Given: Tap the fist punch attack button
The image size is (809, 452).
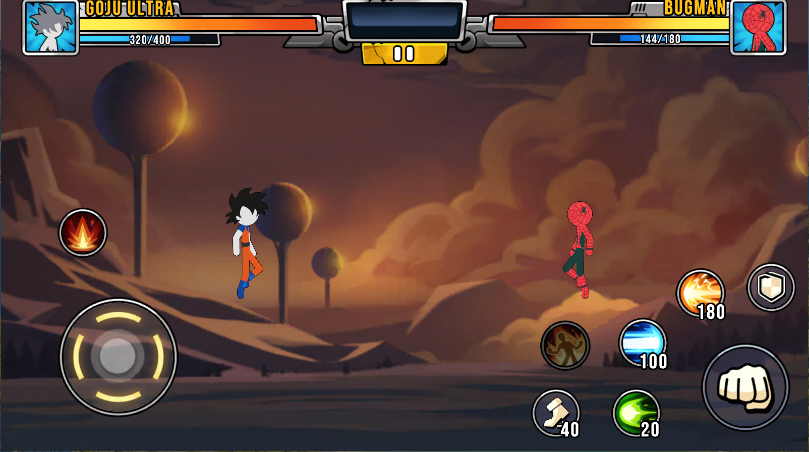Looking at the screenshot, I should tap(745, 387).
